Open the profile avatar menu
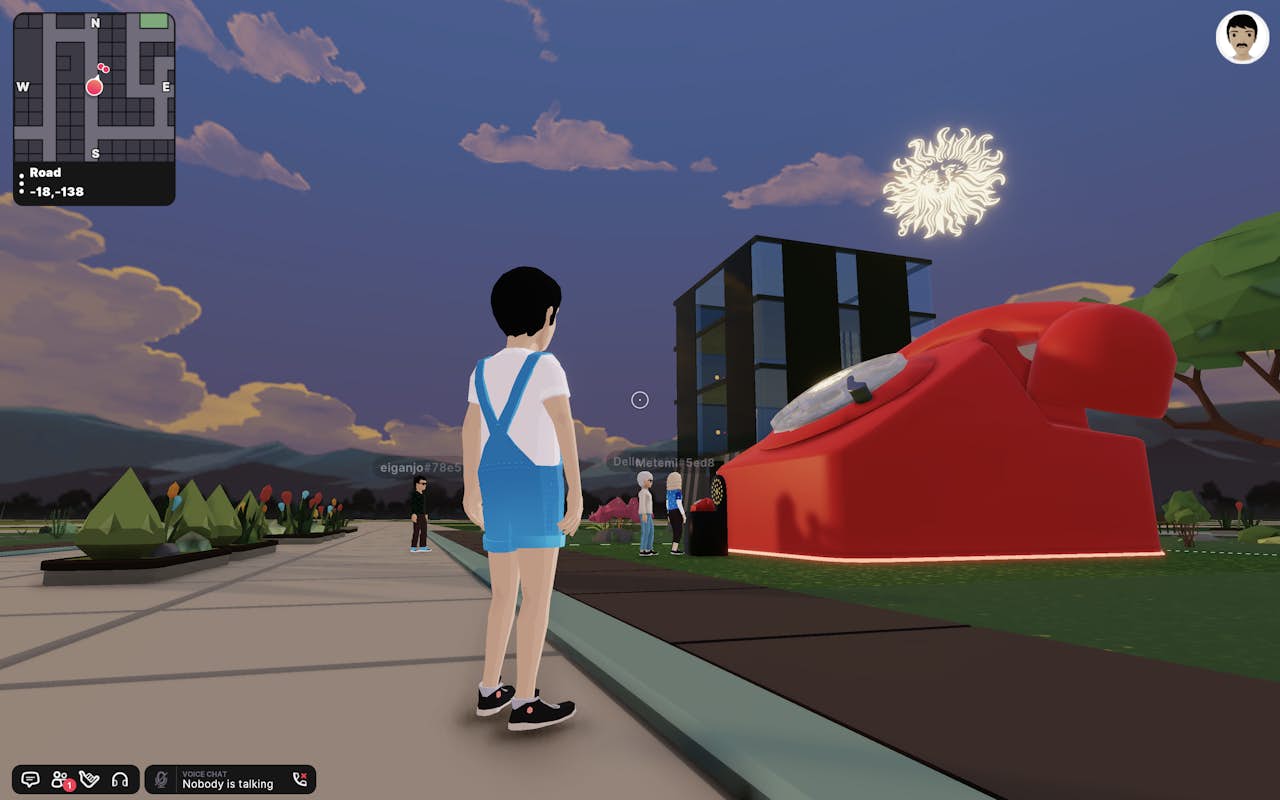The image size is (1280, 800). (1242, 38)
